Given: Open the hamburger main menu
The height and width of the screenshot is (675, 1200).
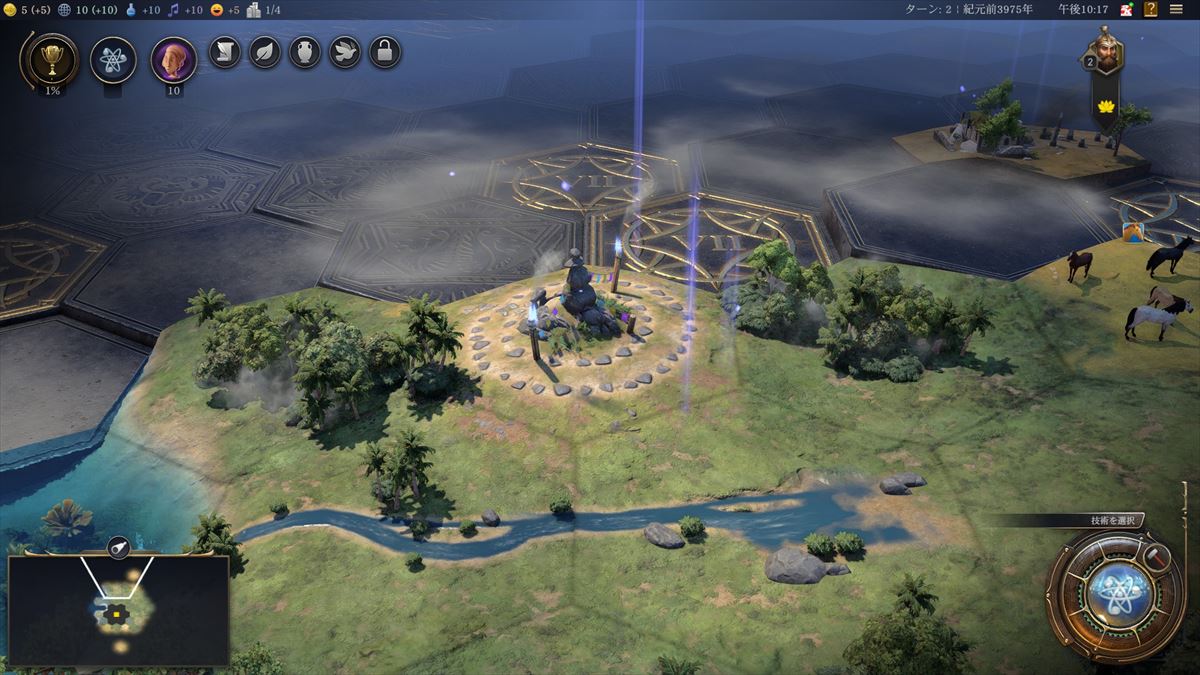Looking at the screenshot, I should [1176, 9].
